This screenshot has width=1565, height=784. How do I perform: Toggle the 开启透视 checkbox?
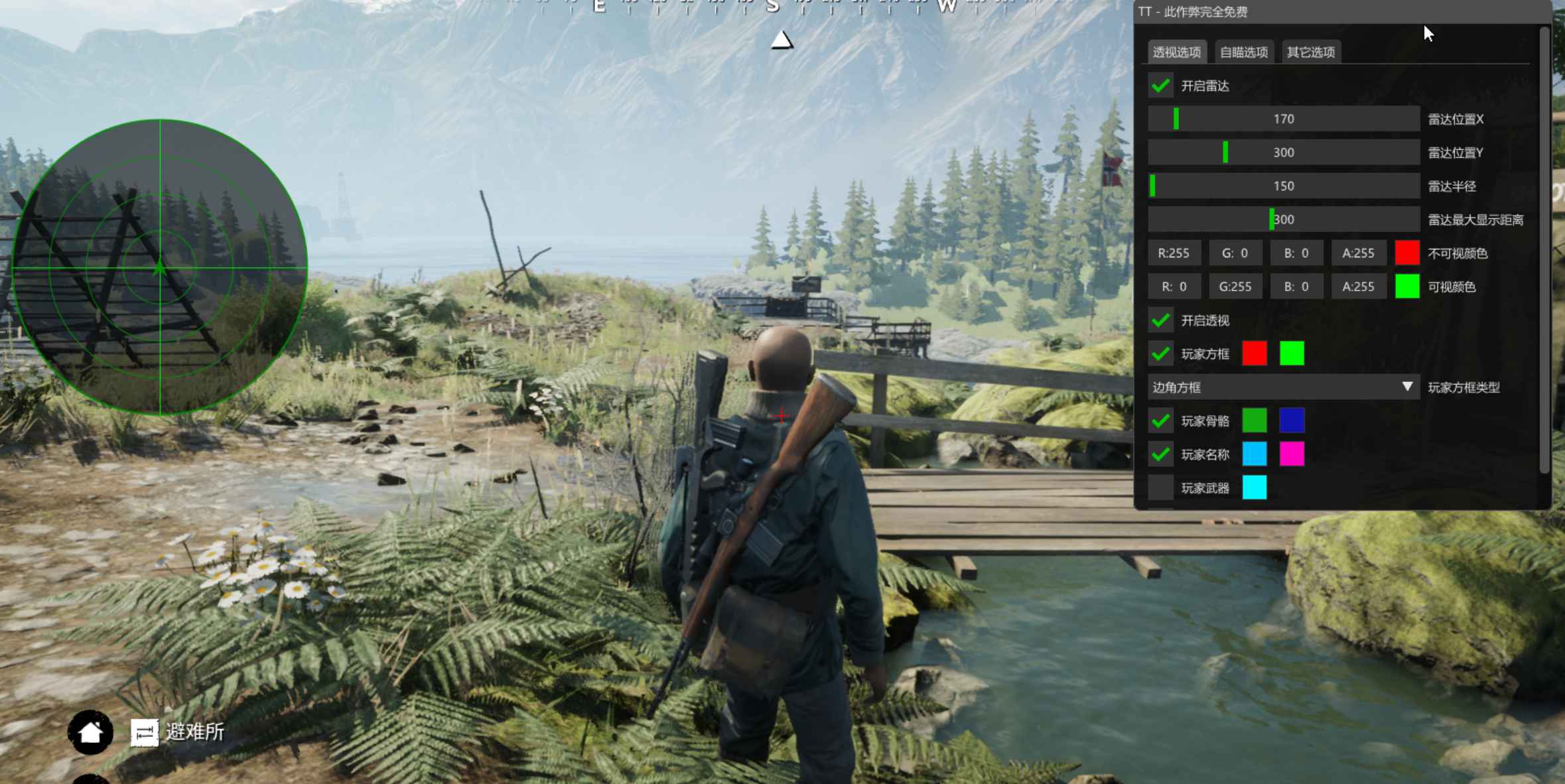coord(1162,320)
